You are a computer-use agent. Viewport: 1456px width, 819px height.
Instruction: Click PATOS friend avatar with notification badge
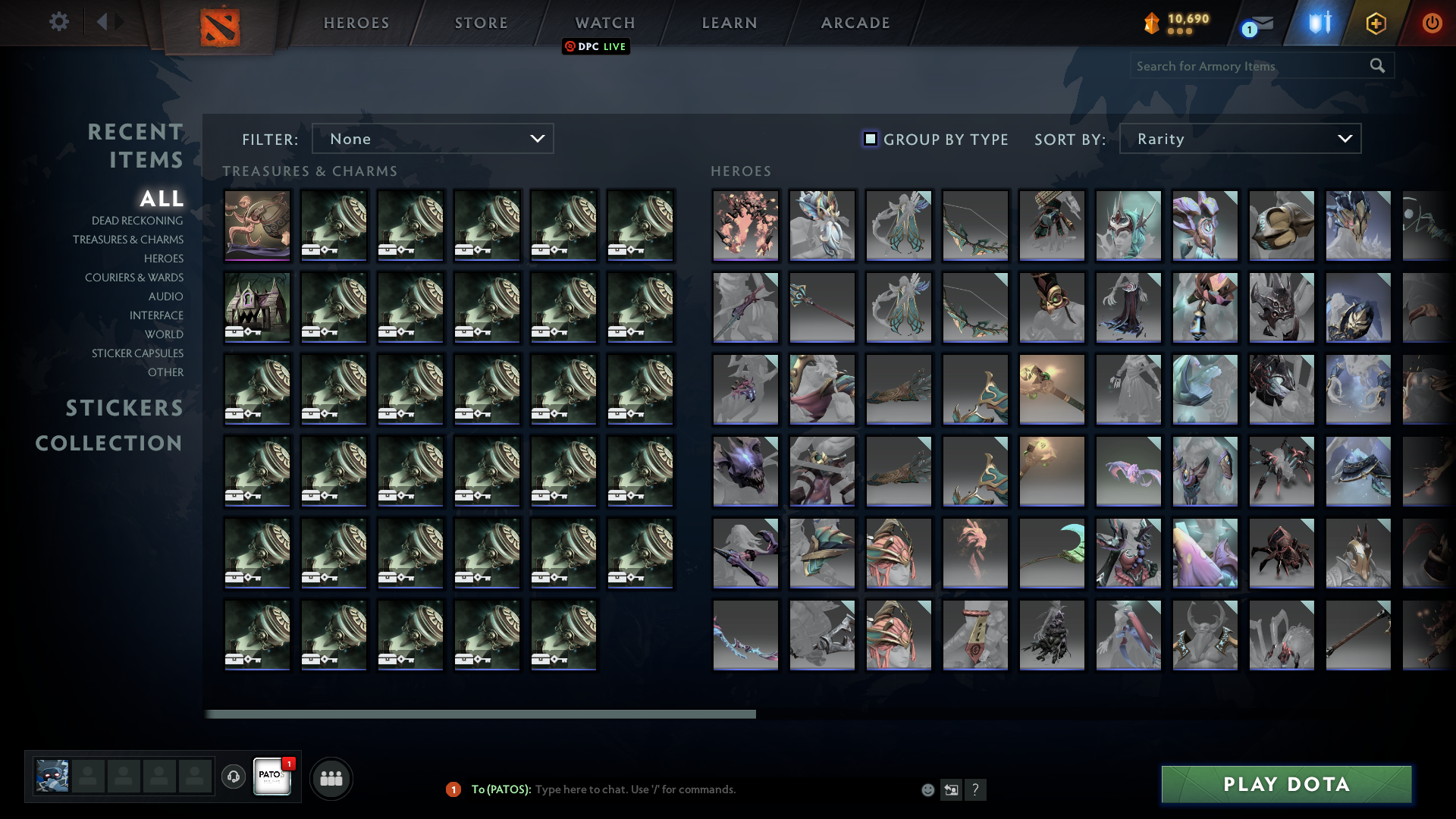[x=271, y=777]
